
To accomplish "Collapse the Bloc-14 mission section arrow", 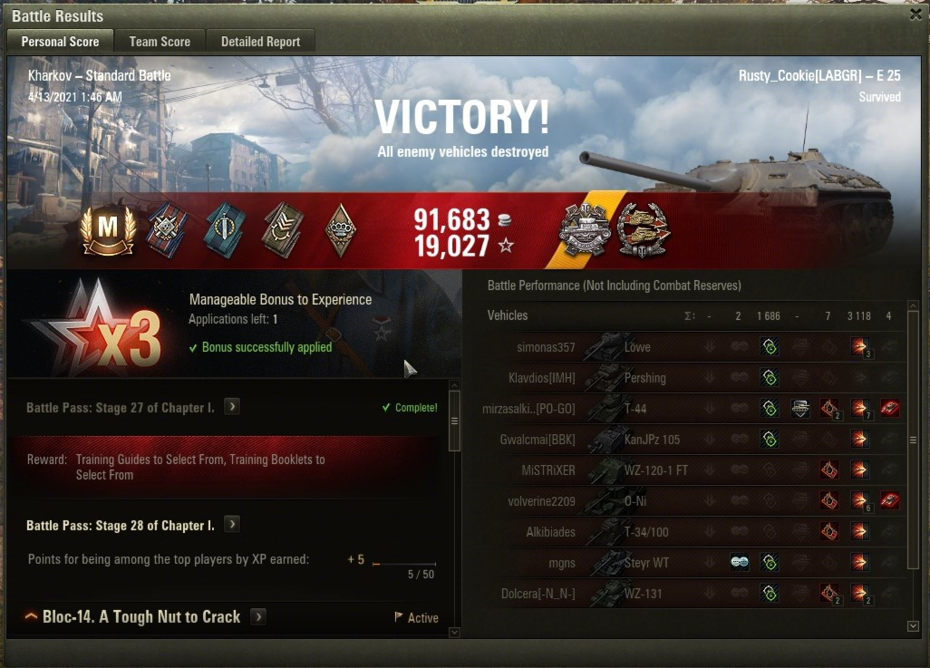I will click(x=31, y=617).
